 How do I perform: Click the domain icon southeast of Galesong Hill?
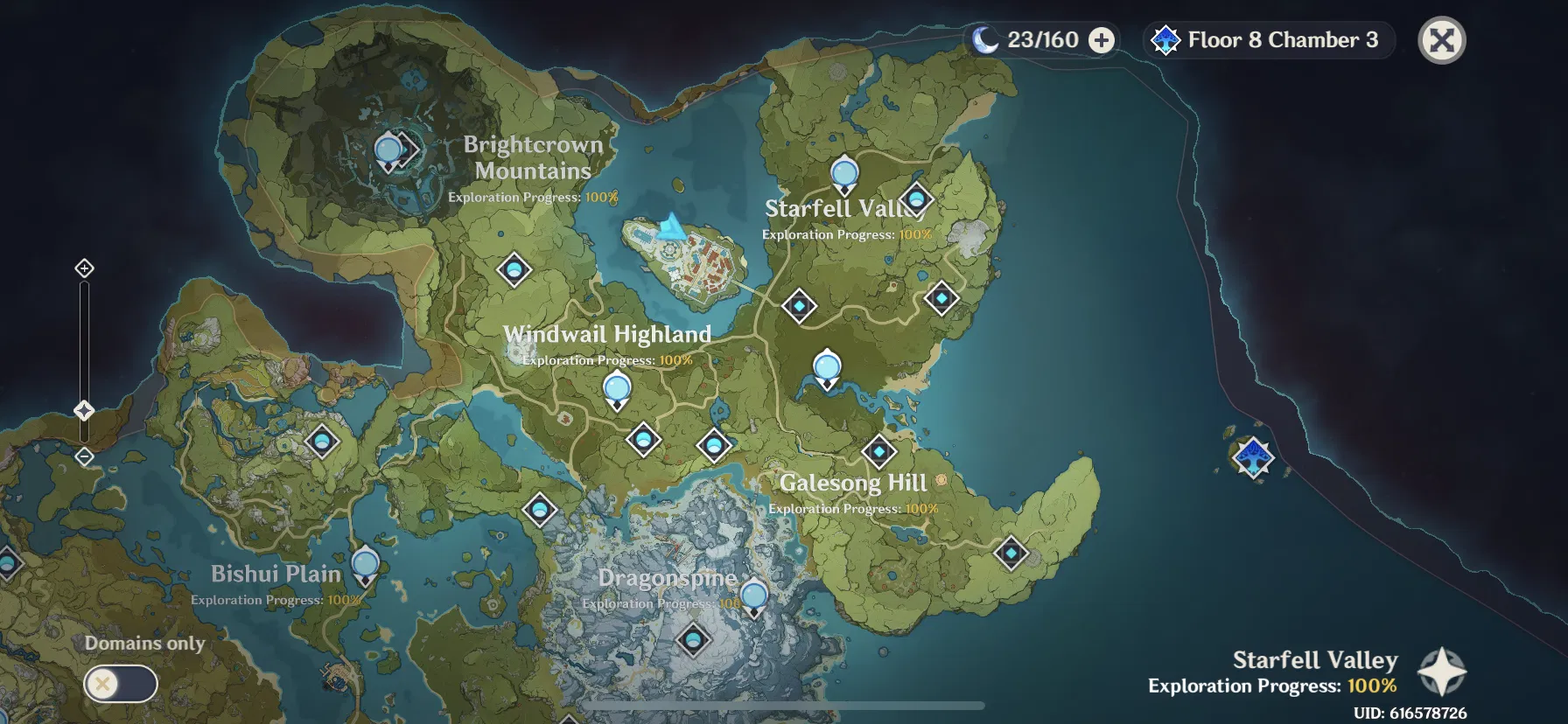click(1011, 552)
